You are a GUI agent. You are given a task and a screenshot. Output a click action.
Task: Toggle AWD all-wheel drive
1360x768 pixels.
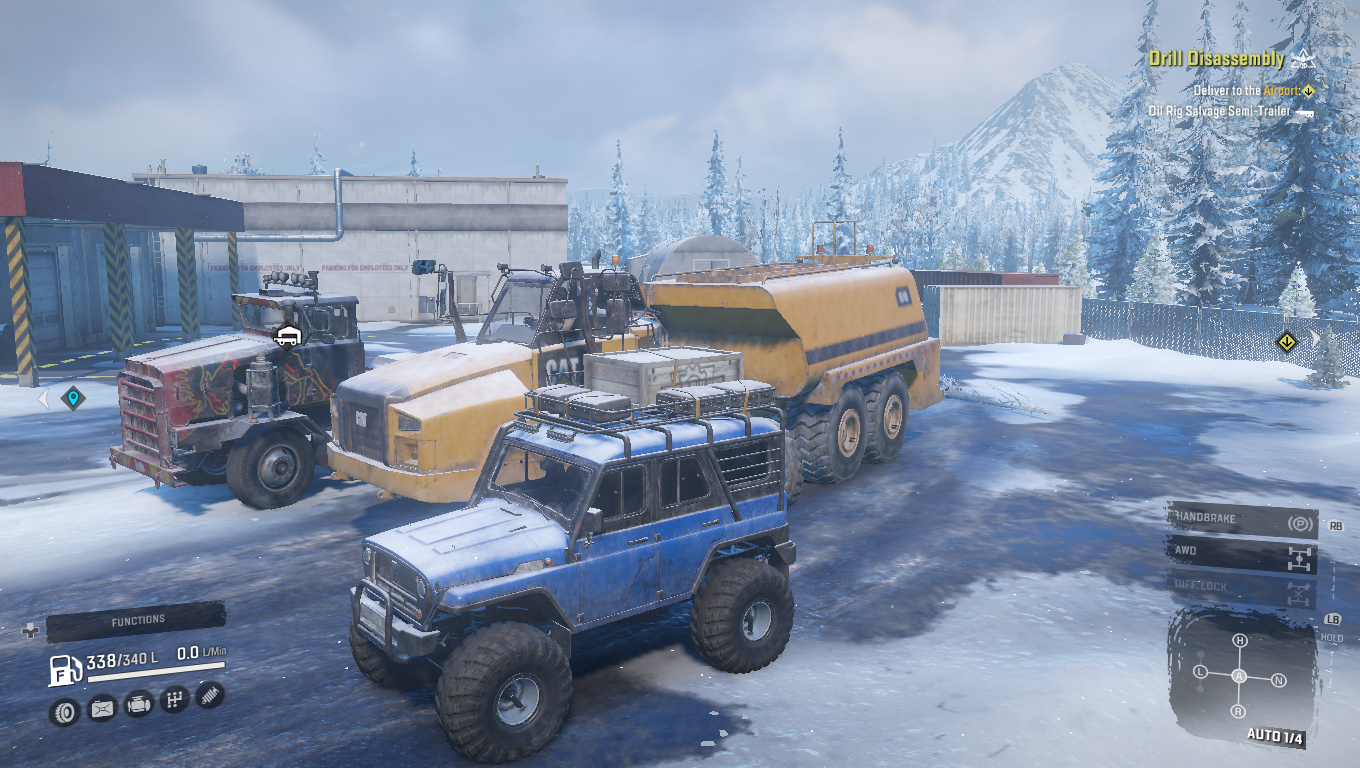[1241, 553]
